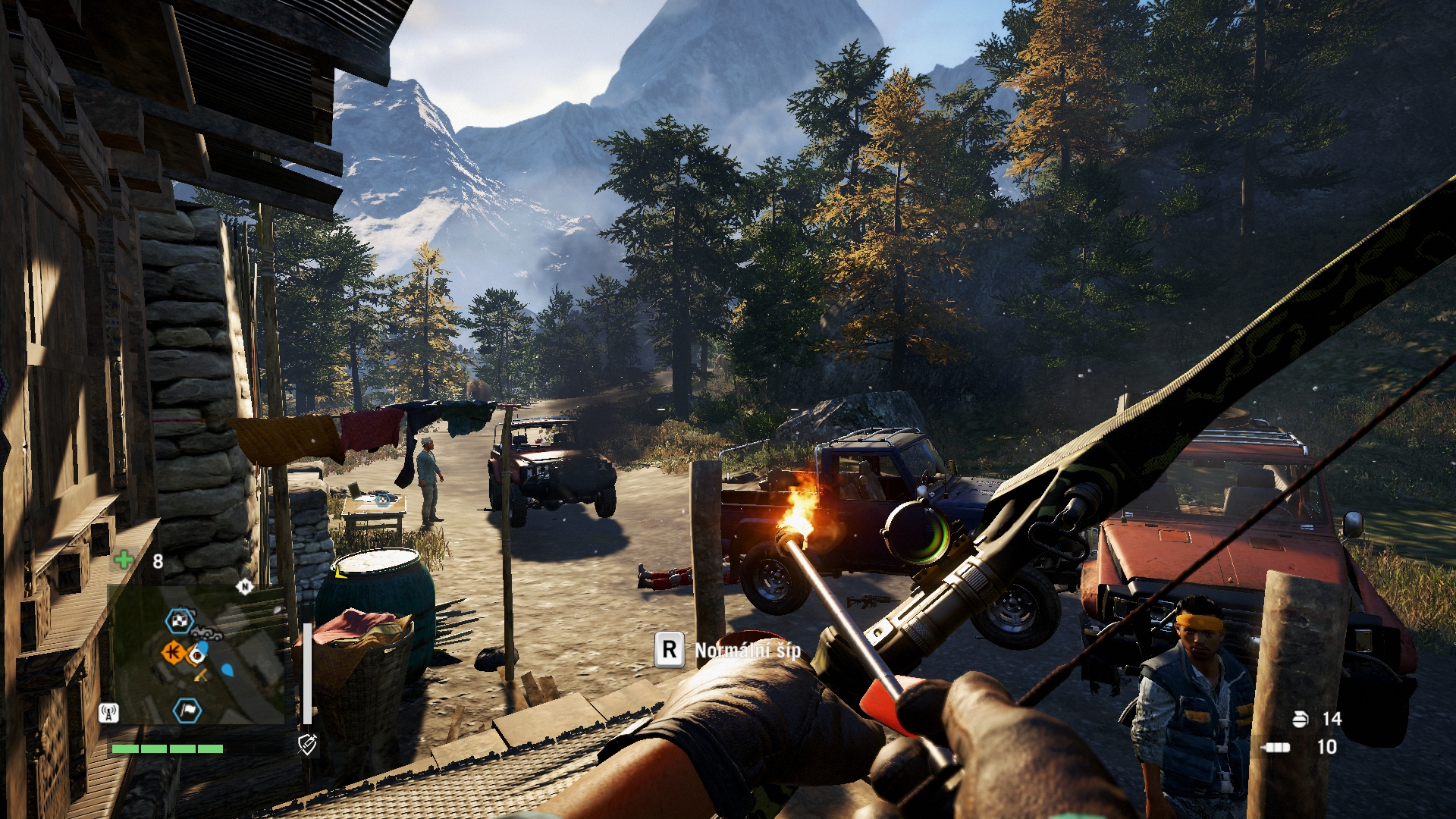Click the green healing syringe cross
The width and height of the screenshot is (1456, 819).
pyautogui.click(x=124, y=560)
